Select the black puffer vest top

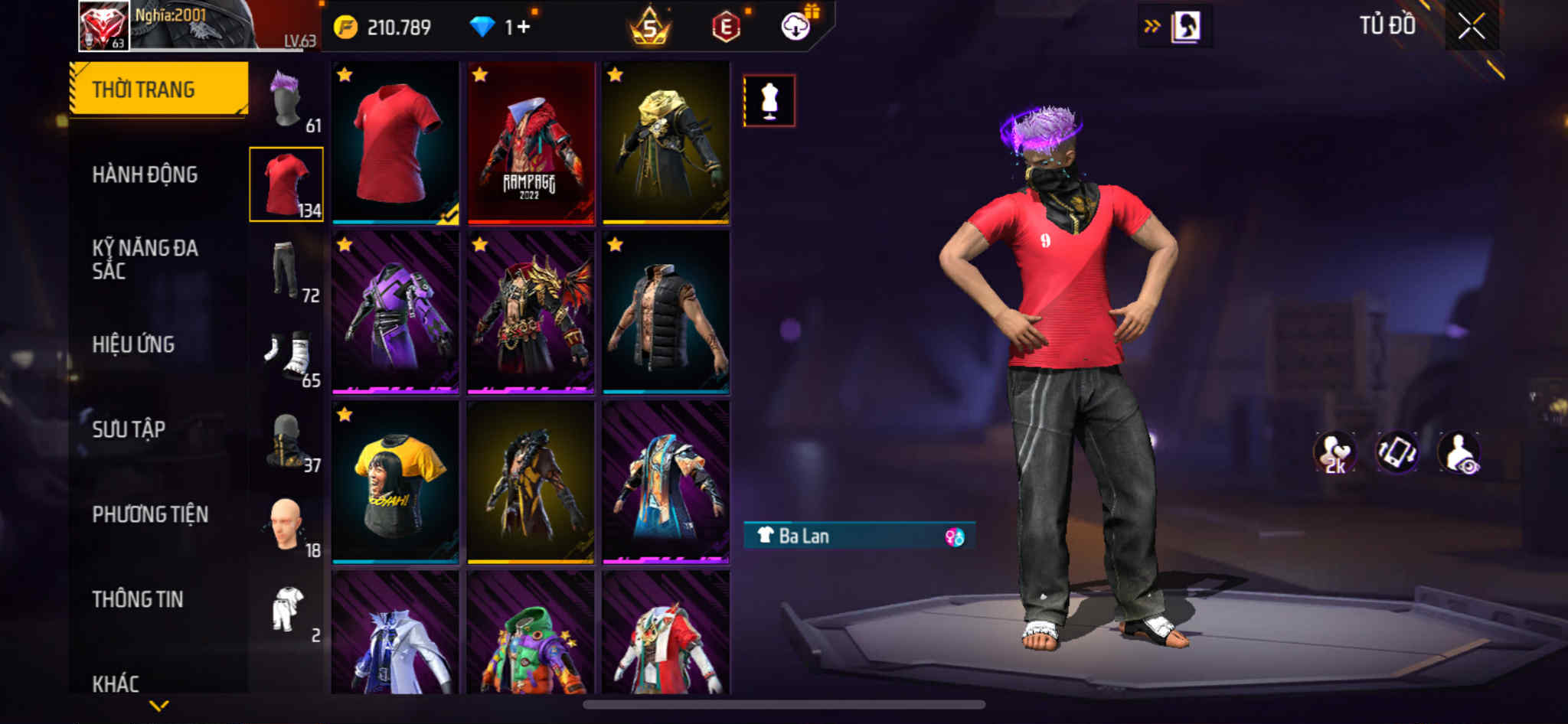click(x=665, y=313)
